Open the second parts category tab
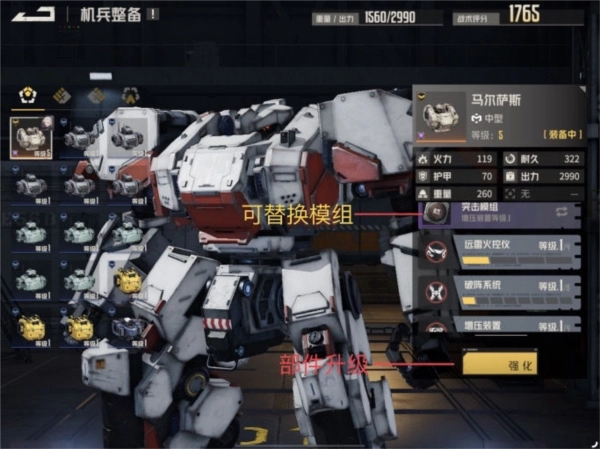This screenshot has height=449, width=600. click(x=61, y=96)
